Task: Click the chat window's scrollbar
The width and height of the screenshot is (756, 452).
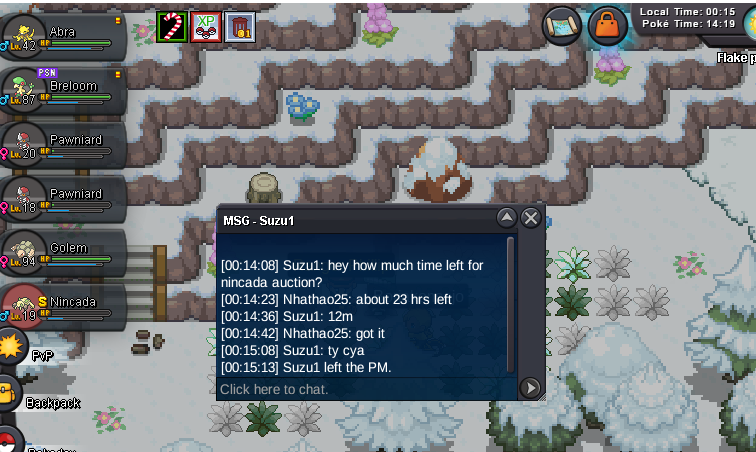Action: tap(512, 300)
